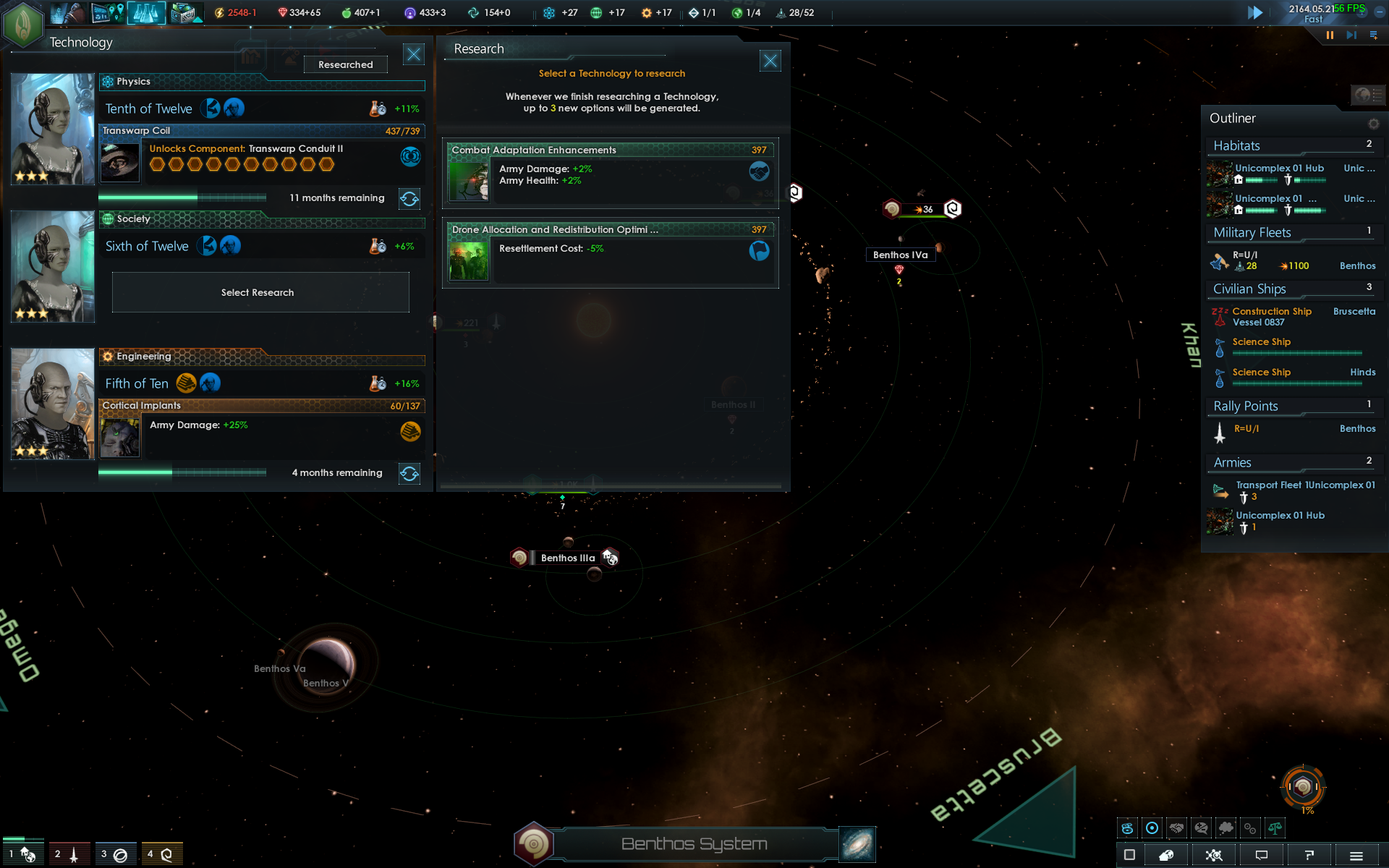Viewport: 1389px width, 868px height.
Task: Select scientist Fifth of Ten portrait
Action: coord(53,404)
